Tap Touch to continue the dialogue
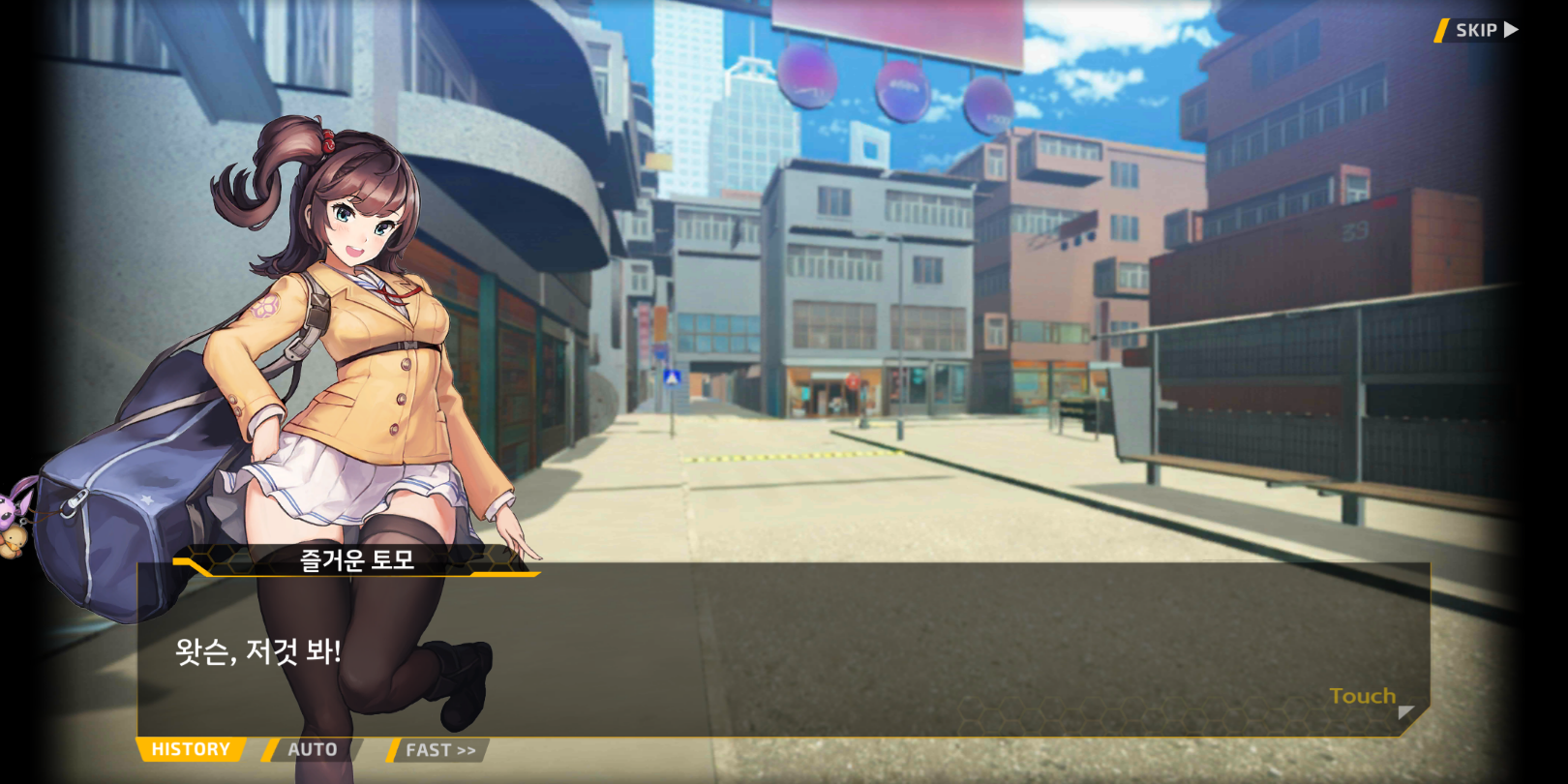 [x=1363, y=696]
